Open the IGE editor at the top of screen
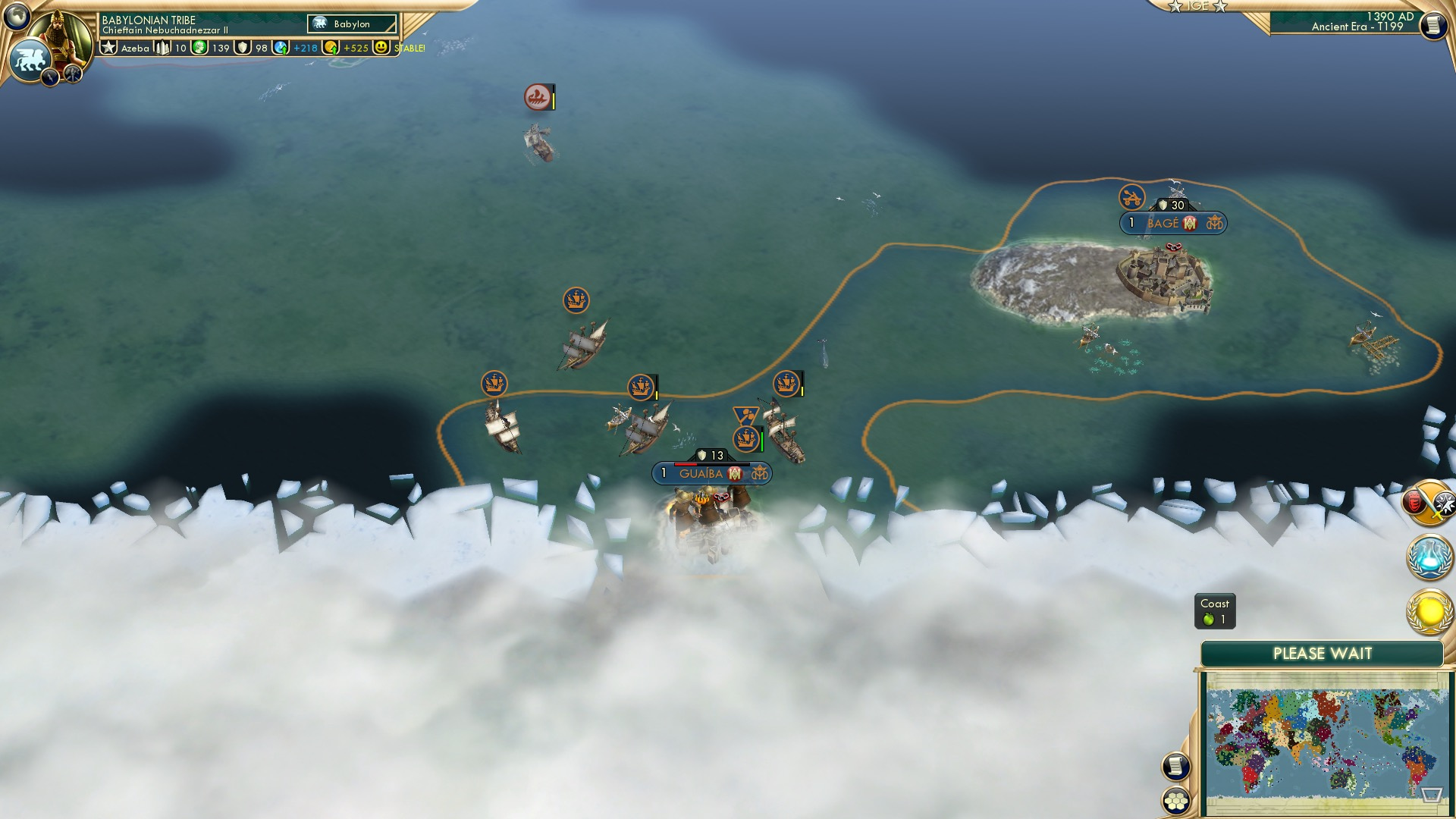This screenshot has width=1456, height=819. (x=1197, y=6)
